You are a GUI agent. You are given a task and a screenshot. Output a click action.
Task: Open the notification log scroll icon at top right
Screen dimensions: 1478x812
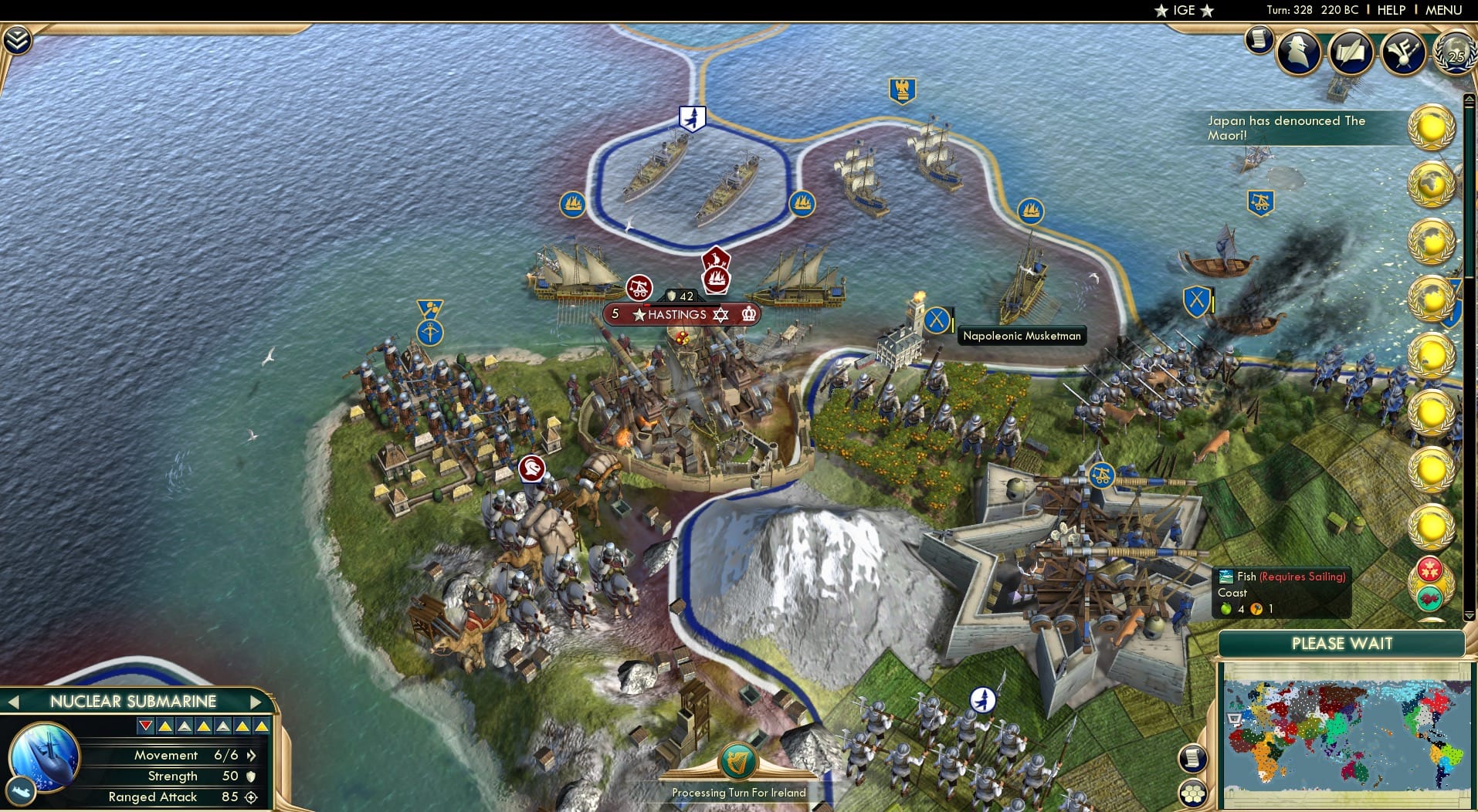tap(1259, 39)
